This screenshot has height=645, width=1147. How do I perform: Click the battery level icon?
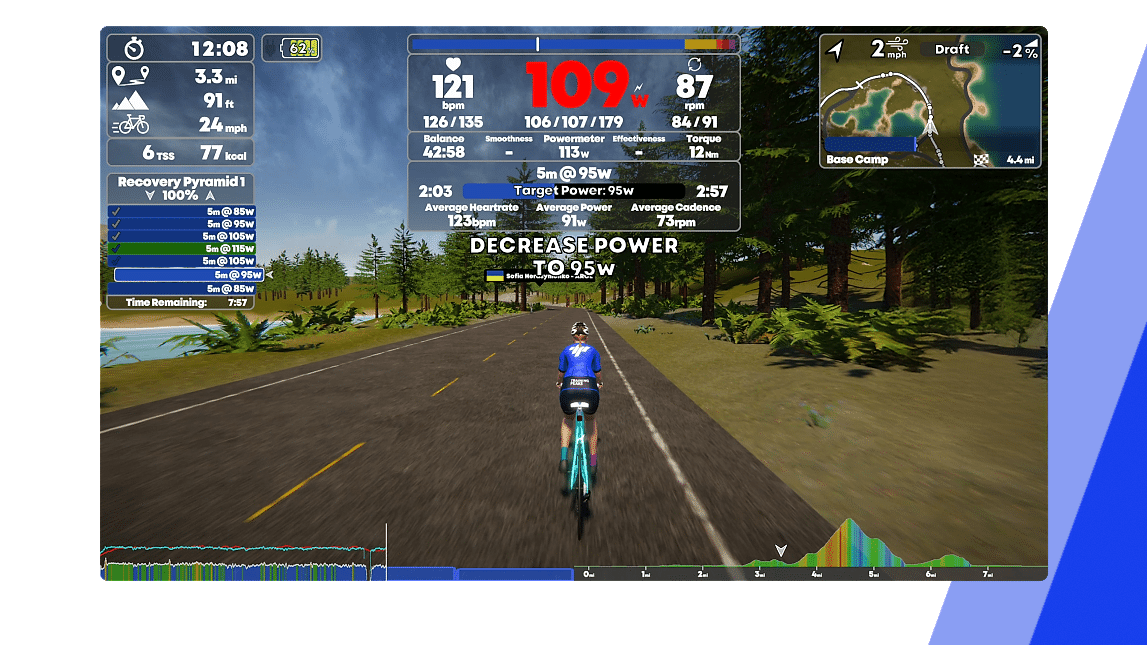pyautogui.click(x=291, y=47)
